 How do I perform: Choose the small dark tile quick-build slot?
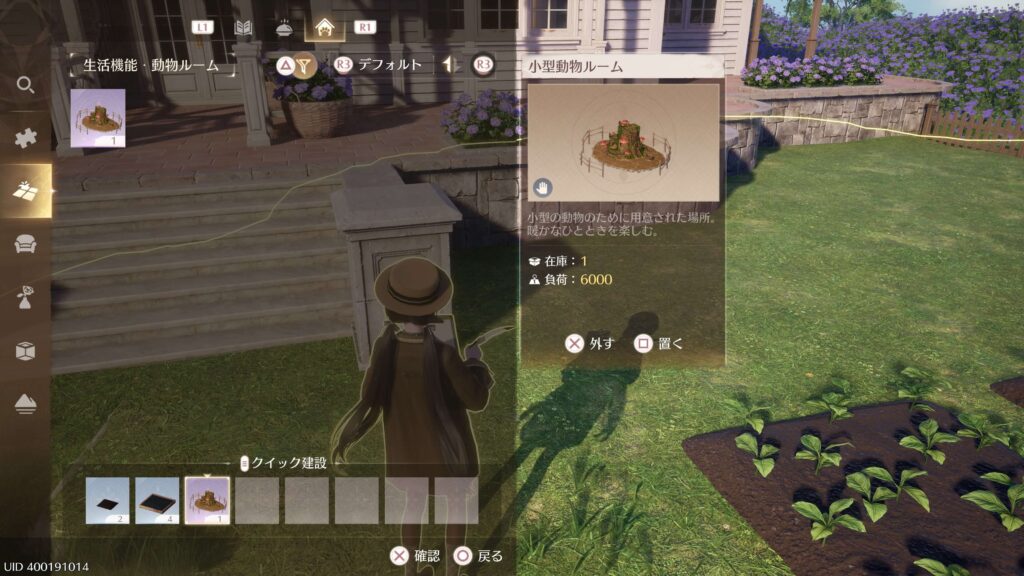[108, 500]
